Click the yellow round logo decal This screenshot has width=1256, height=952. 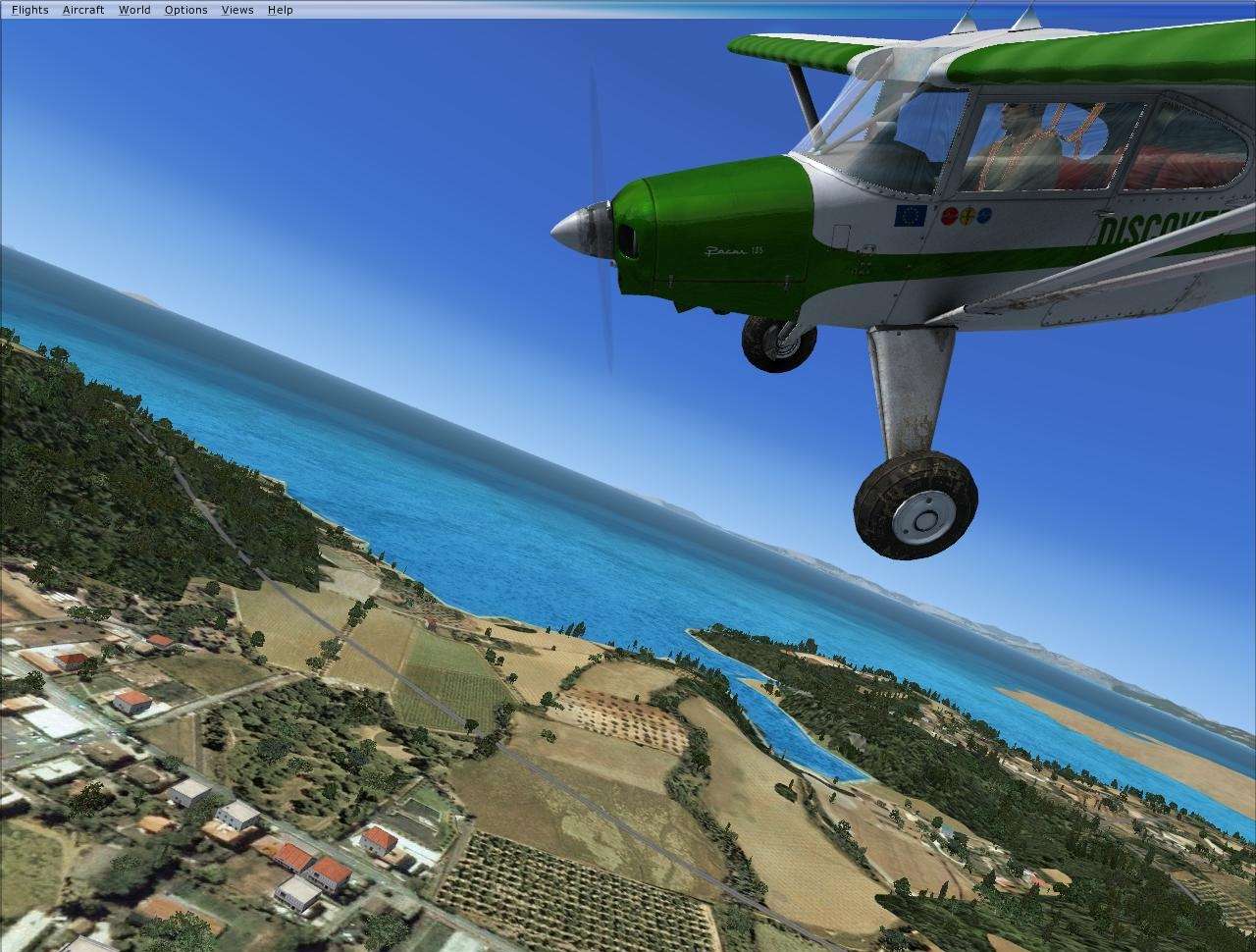point(968,217)
